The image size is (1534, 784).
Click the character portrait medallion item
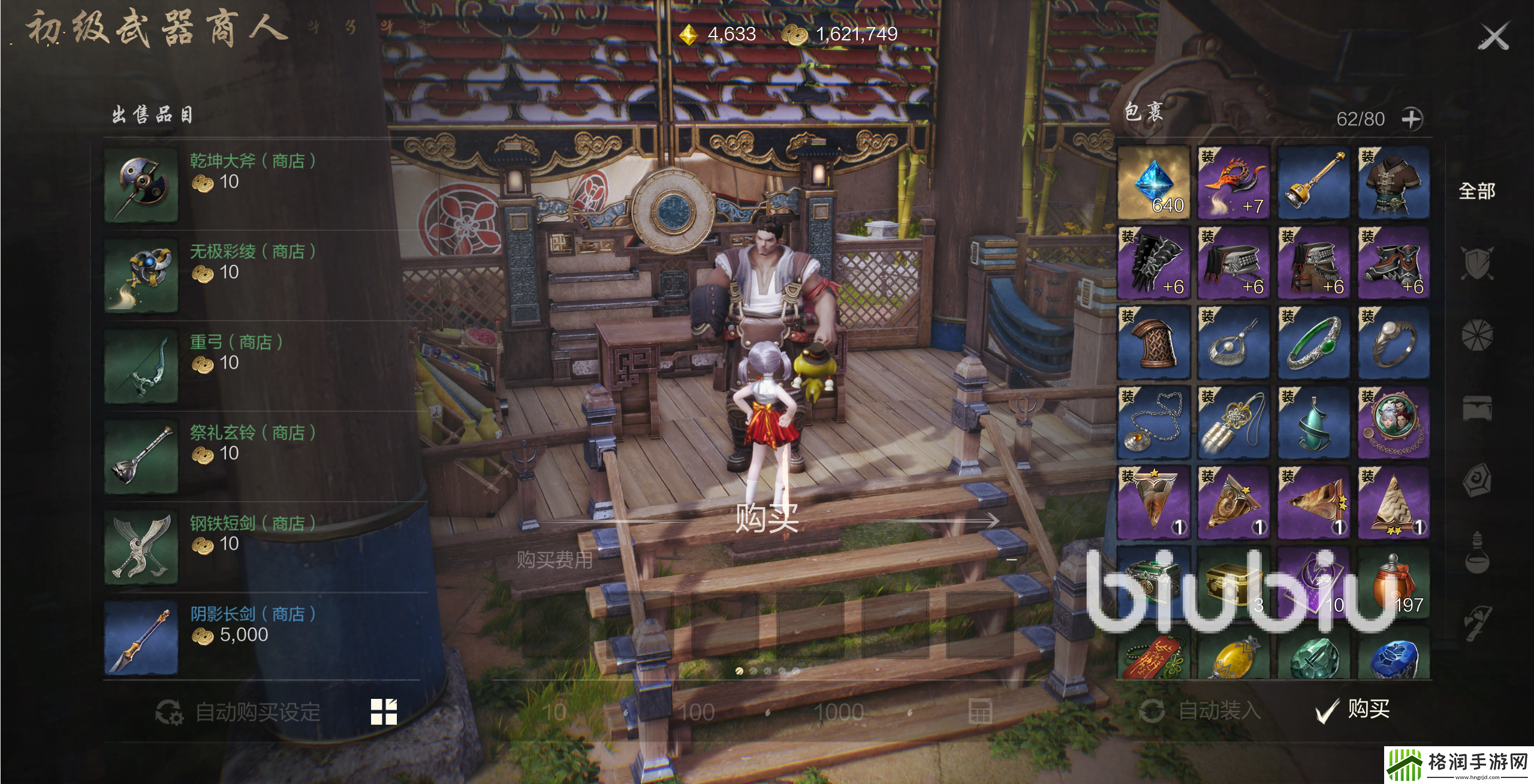[1394, 423]
